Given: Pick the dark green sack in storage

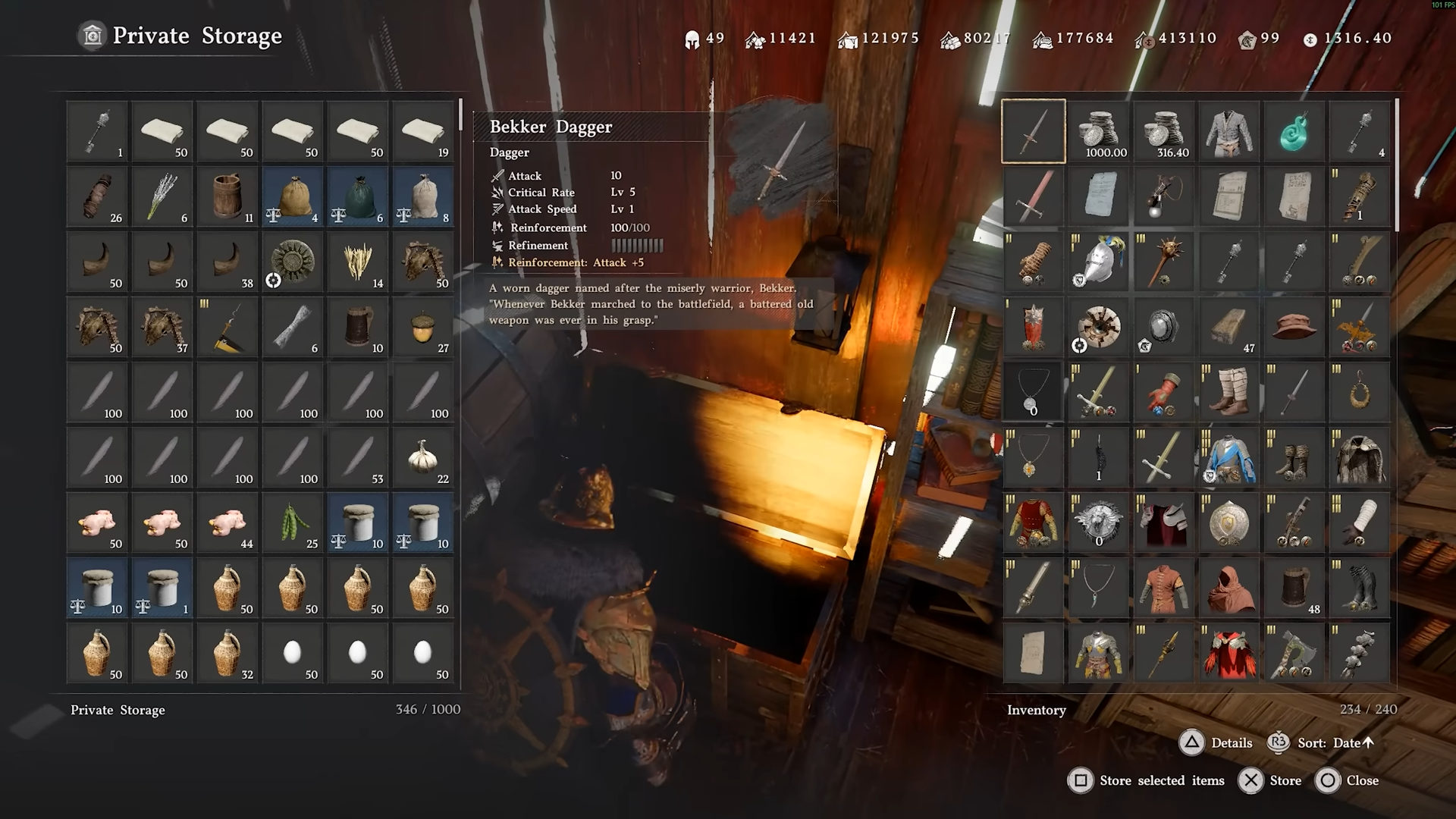Looking at the screenshot, I should point(358,196).
